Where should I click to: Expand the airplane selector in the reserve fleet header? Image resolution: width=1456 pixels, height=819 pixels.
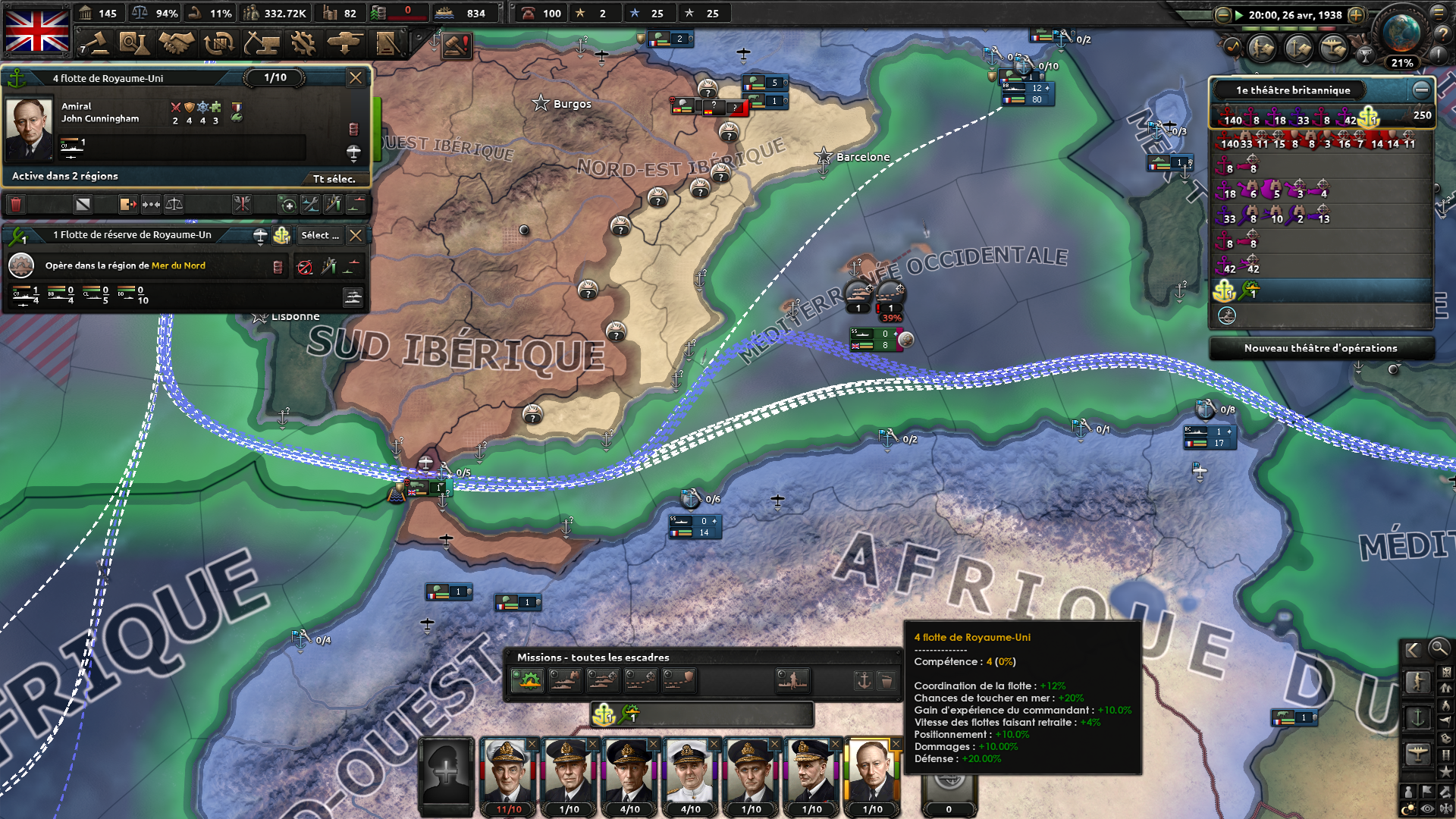tap(260, 235)
